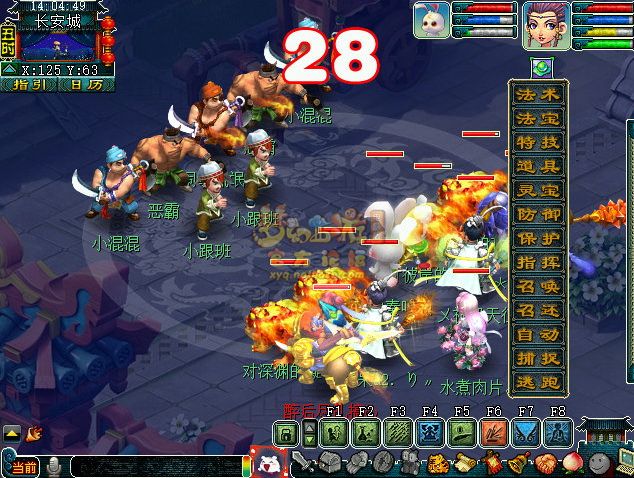The image size is (634, 478).
Task: Choose 保护 (Protect) command
Action: pos(538,239)
